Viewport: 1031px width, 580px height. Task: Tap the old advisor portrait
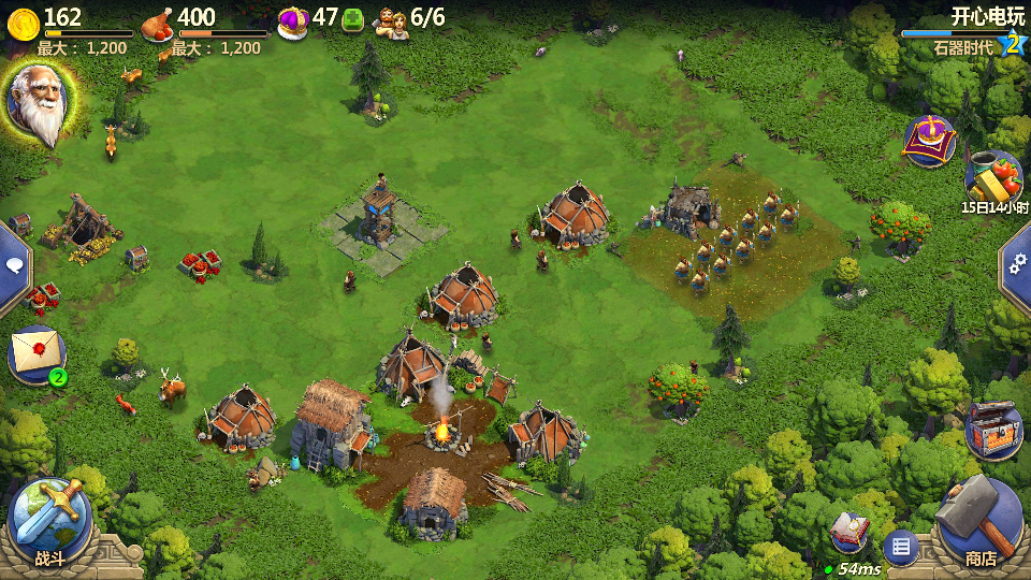(x=39, y=102)
